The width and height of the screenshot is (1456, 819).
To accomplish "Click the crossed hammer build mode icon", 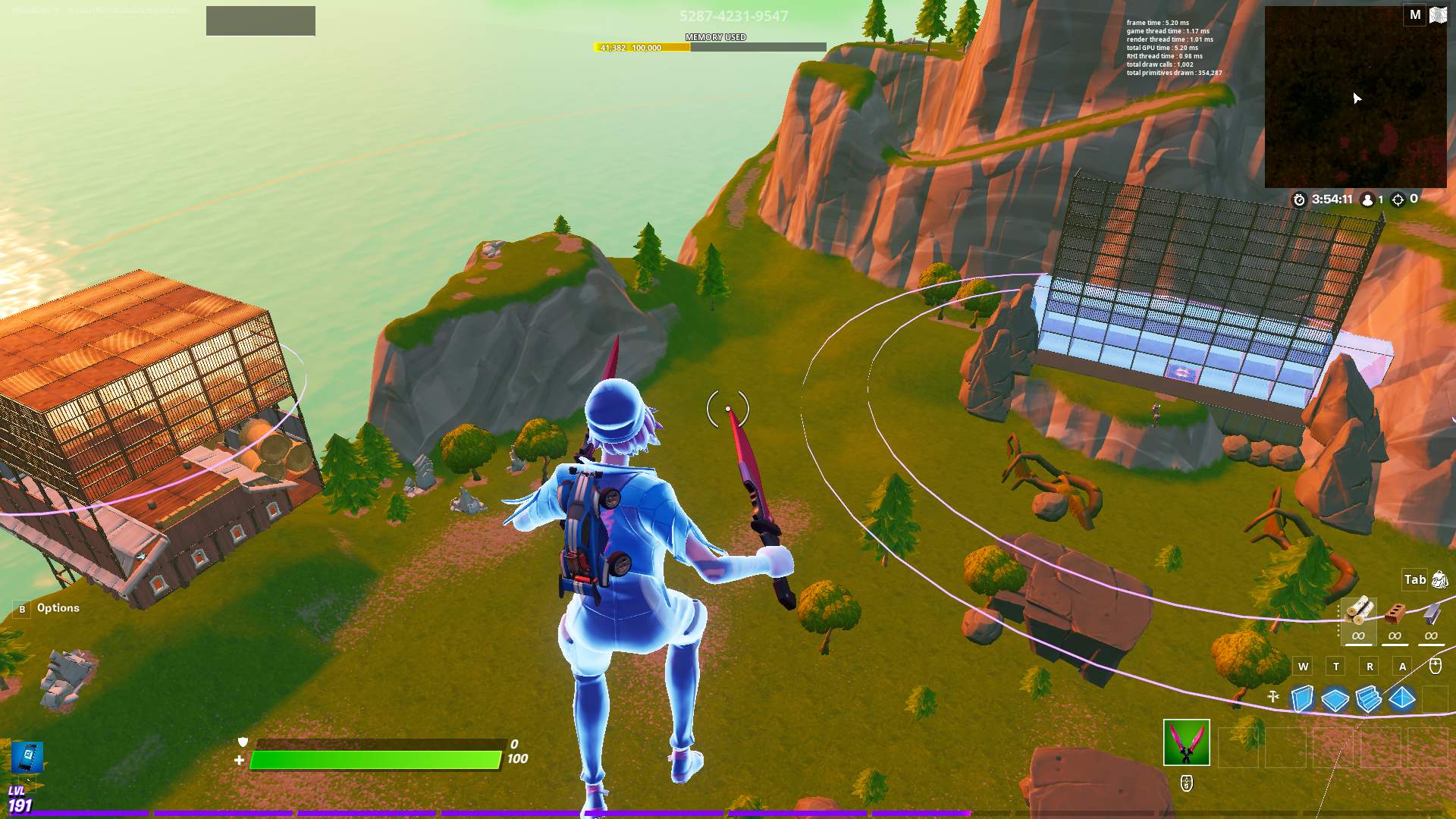I will tap(1273, 697).
